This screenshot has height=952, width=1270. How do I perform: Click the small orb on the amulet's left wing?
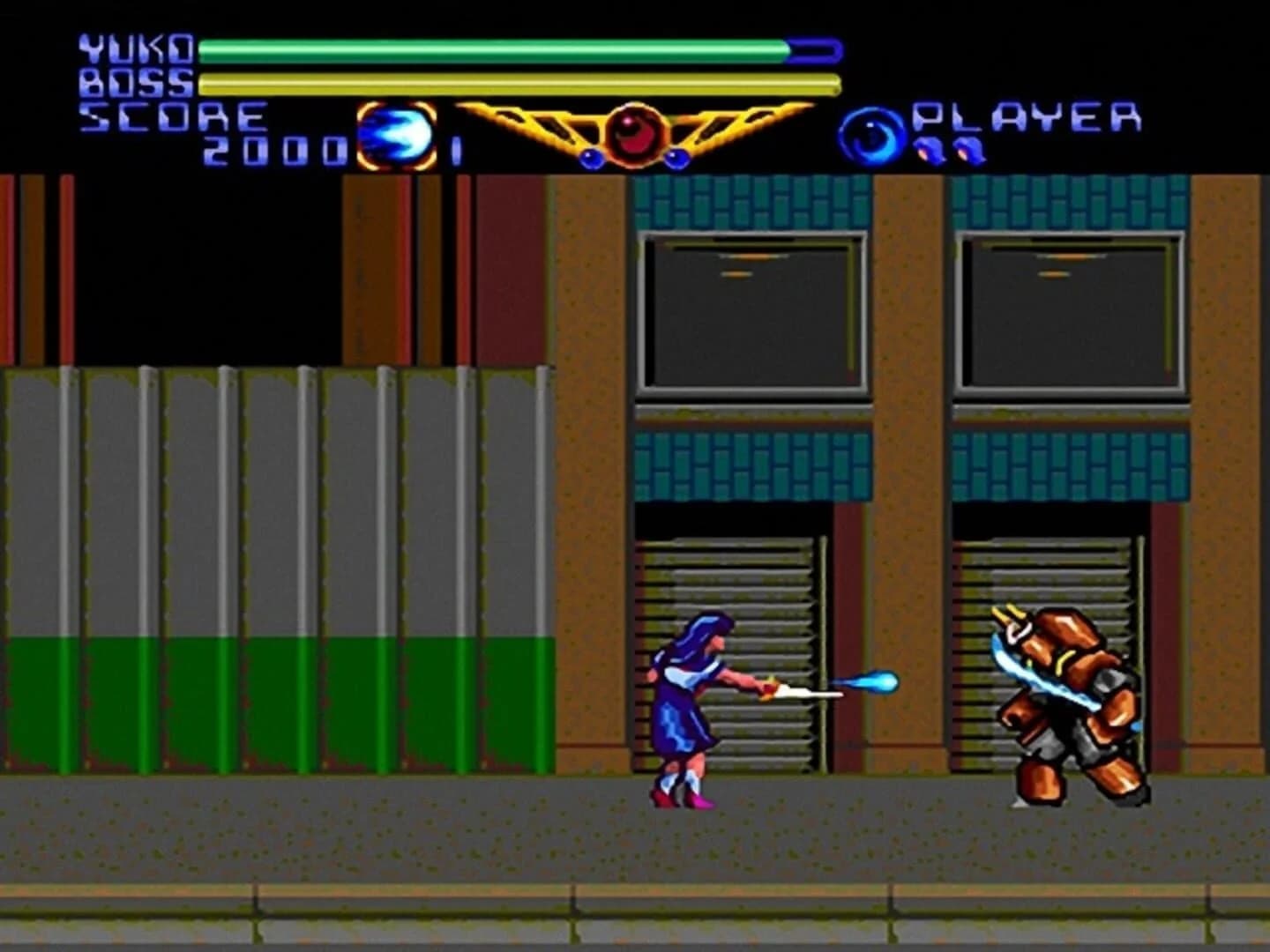(592, 158)
